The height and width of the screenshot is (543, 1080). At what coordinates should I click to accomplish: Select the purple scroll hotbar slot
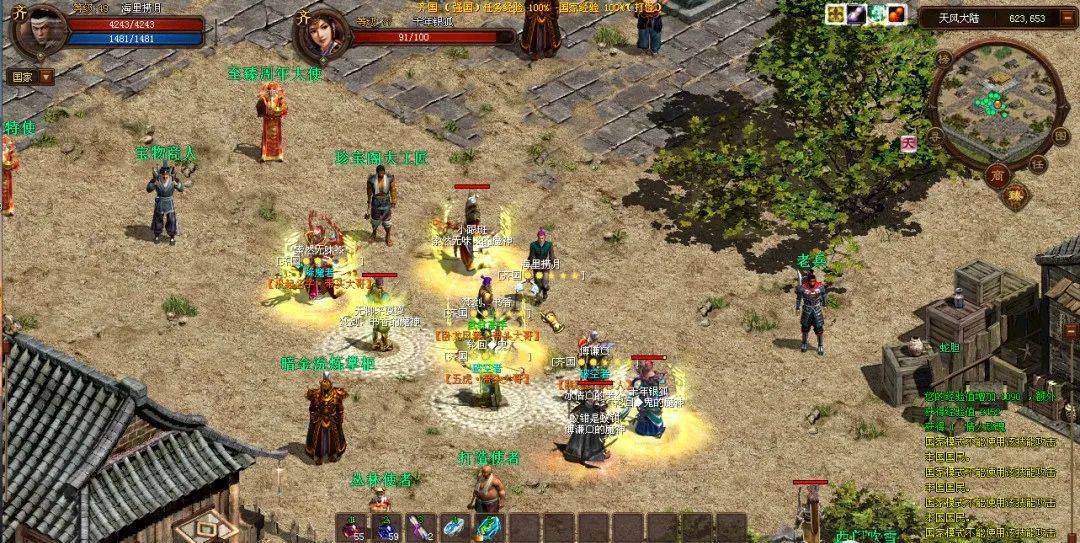click(x=420, y=527)
